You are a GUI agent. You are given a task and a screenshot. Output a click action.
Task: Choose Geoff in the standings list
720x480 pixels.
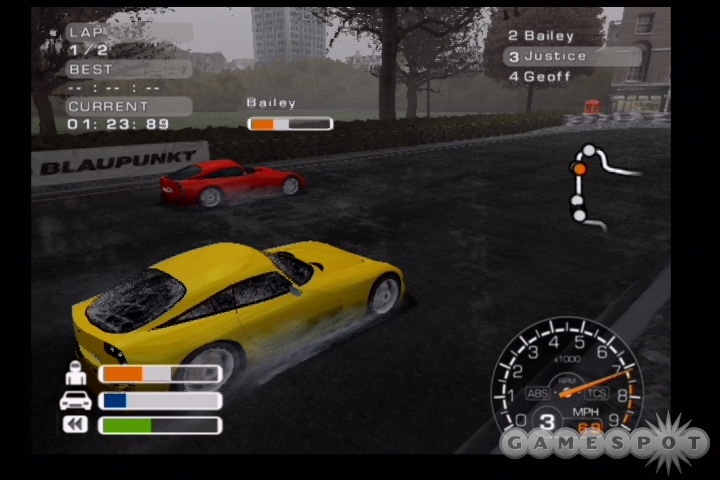click(x=539, y=77)
